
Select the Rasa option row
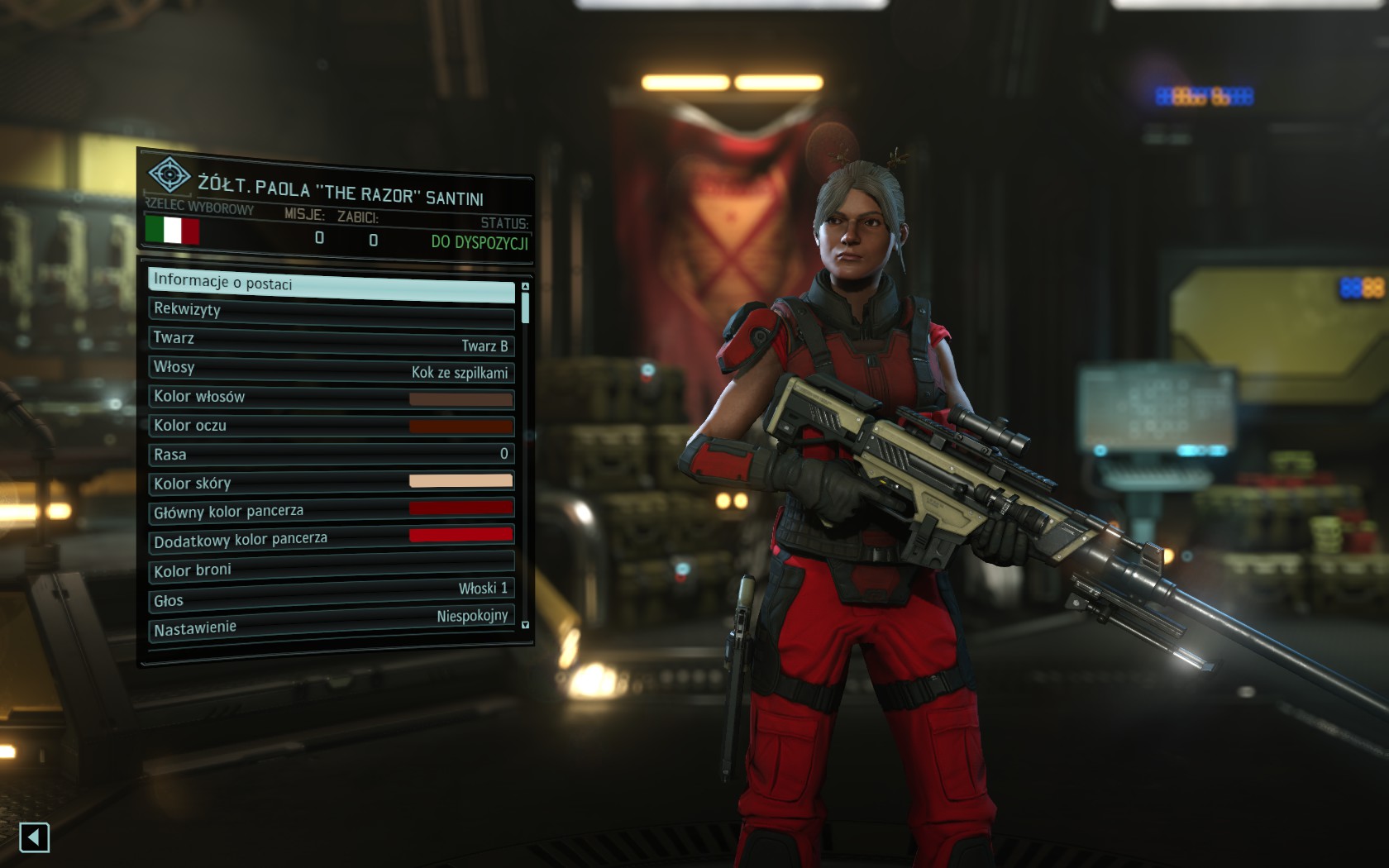(x=331, y=454)
